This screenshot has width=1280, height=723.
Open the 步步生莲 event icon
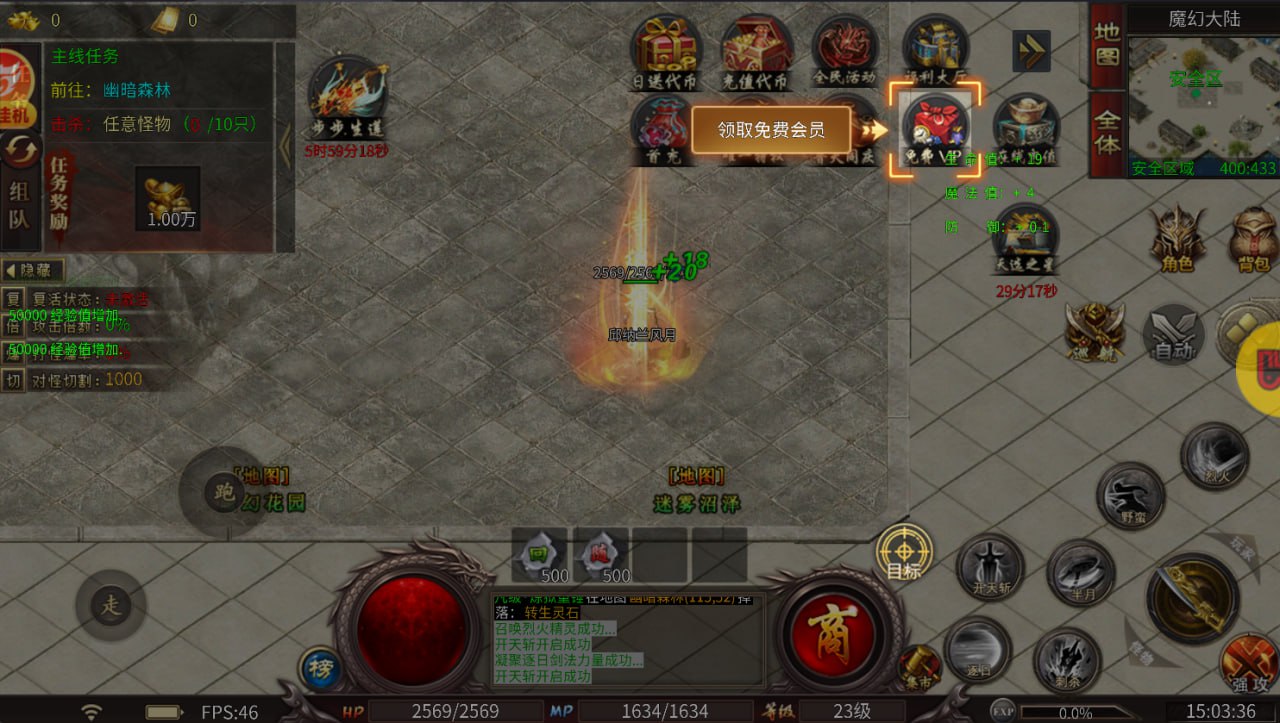[x=347, y=98]
